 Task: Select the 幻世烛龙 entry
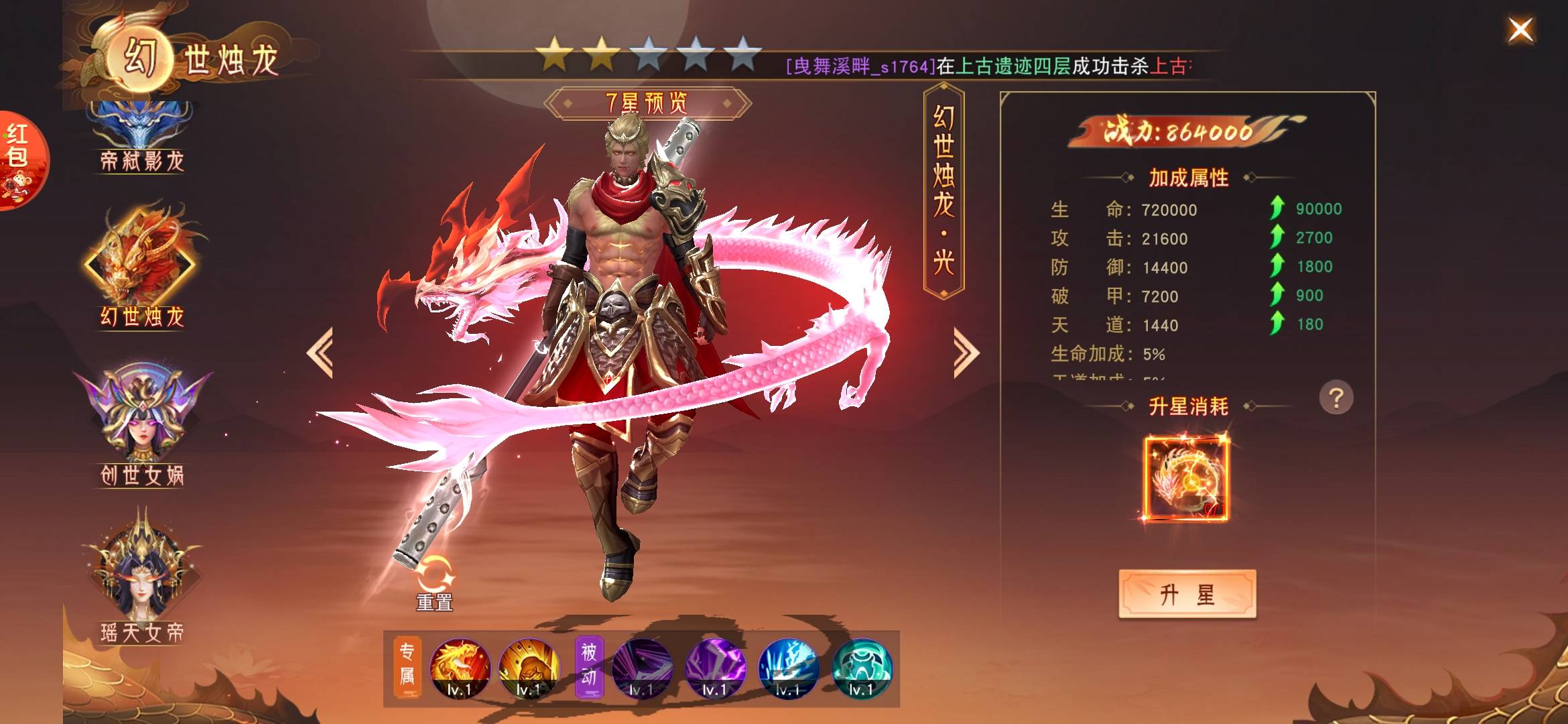(141, 268)
